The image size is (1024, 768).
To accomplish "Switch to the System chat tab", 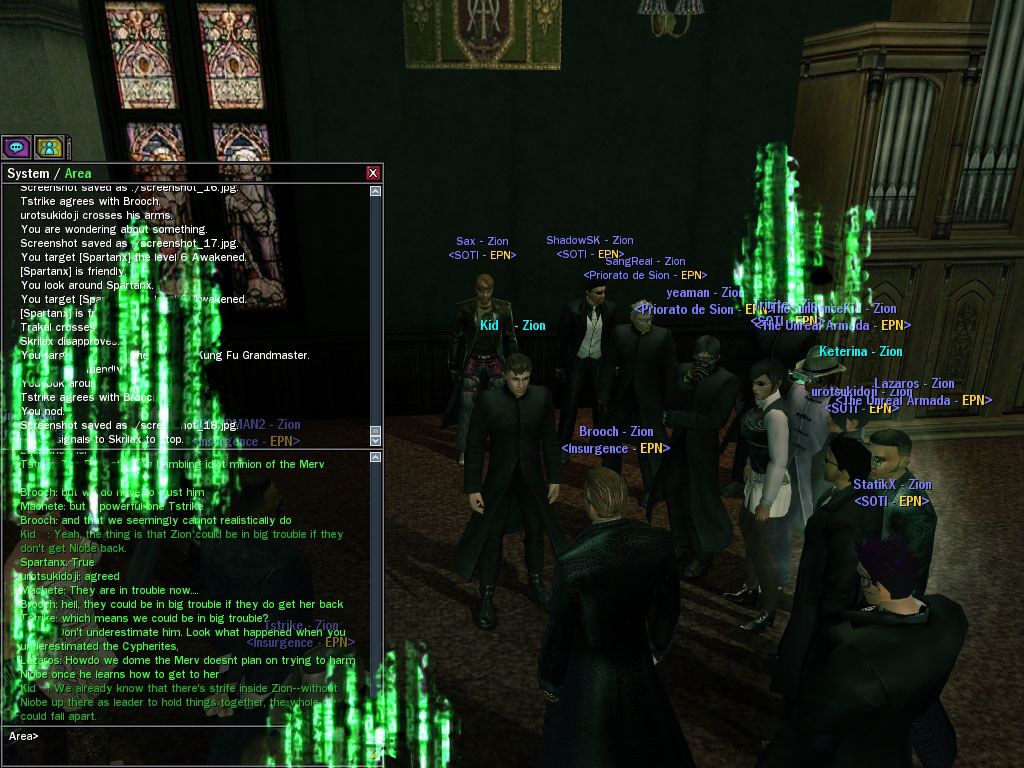I will [x=28, y=174].
